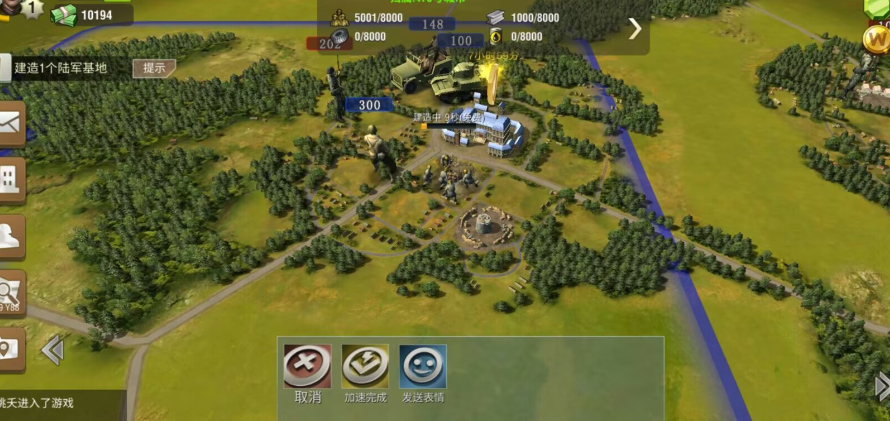Open the magnifier search icon
The image size is (890, 421).
(x=11, y=293)
